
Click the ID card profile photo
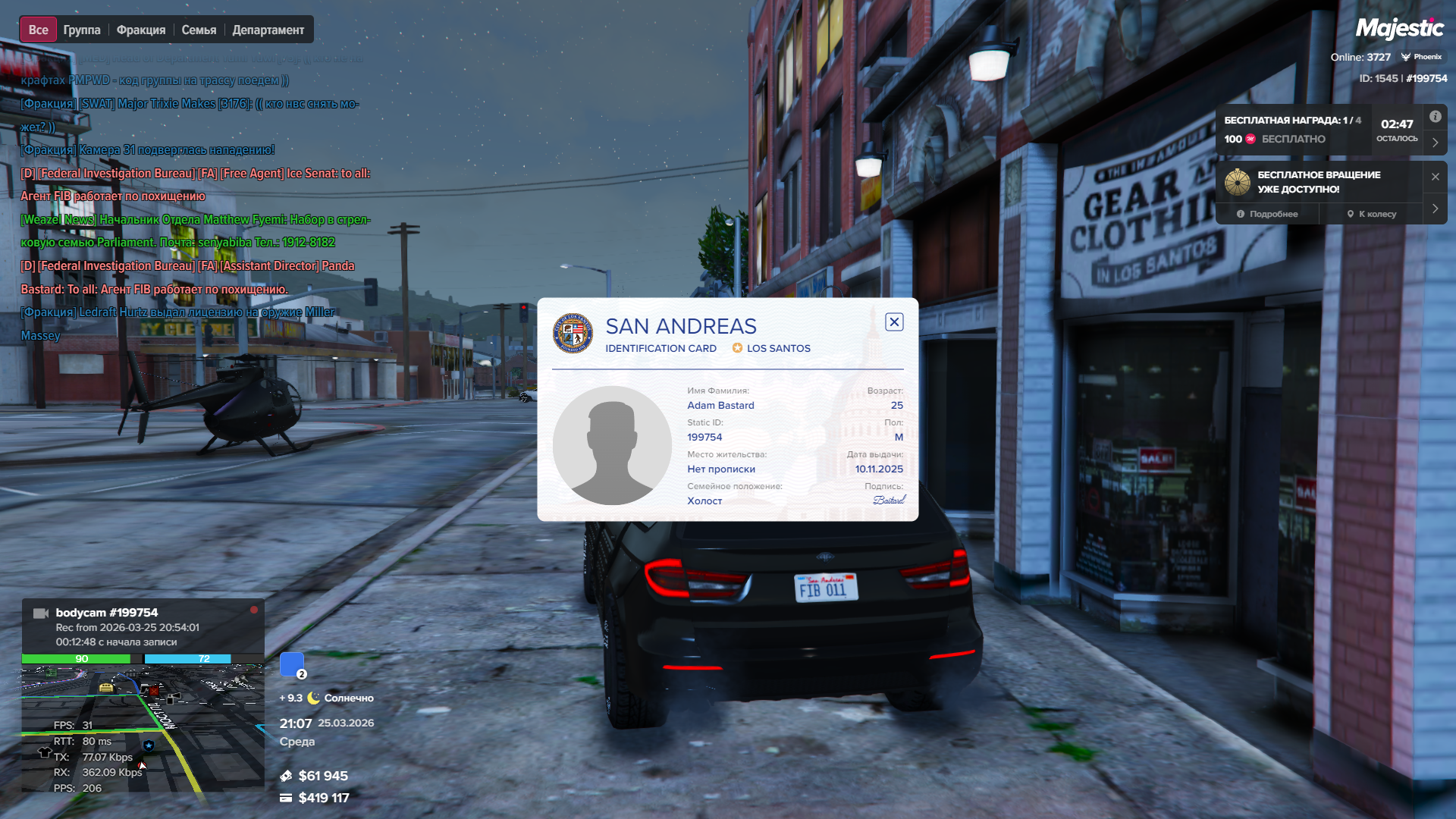pos(612,445)
